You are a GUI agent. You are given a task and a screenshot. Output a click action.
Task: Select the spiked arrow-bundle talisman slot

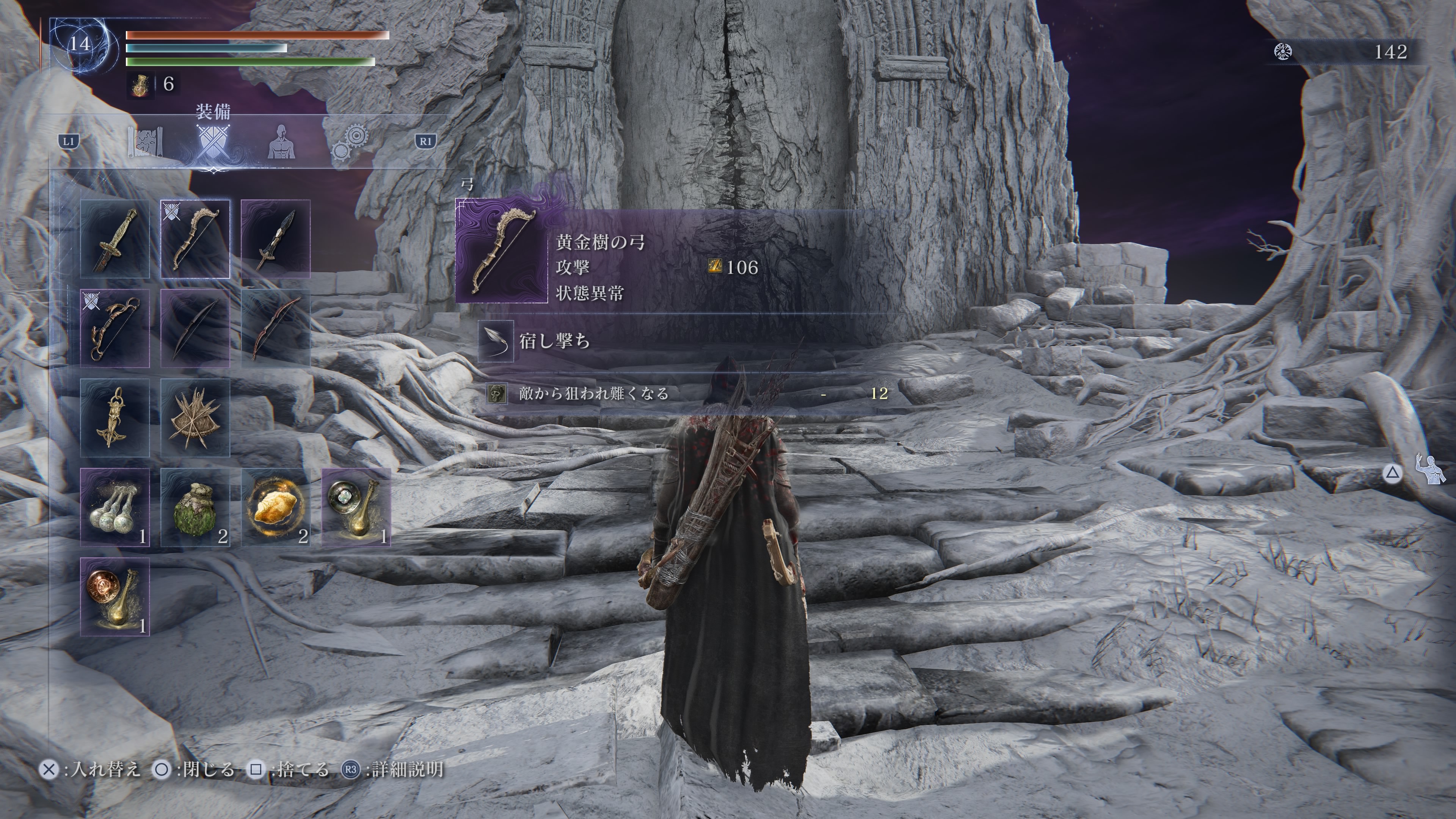click(195, 418)
